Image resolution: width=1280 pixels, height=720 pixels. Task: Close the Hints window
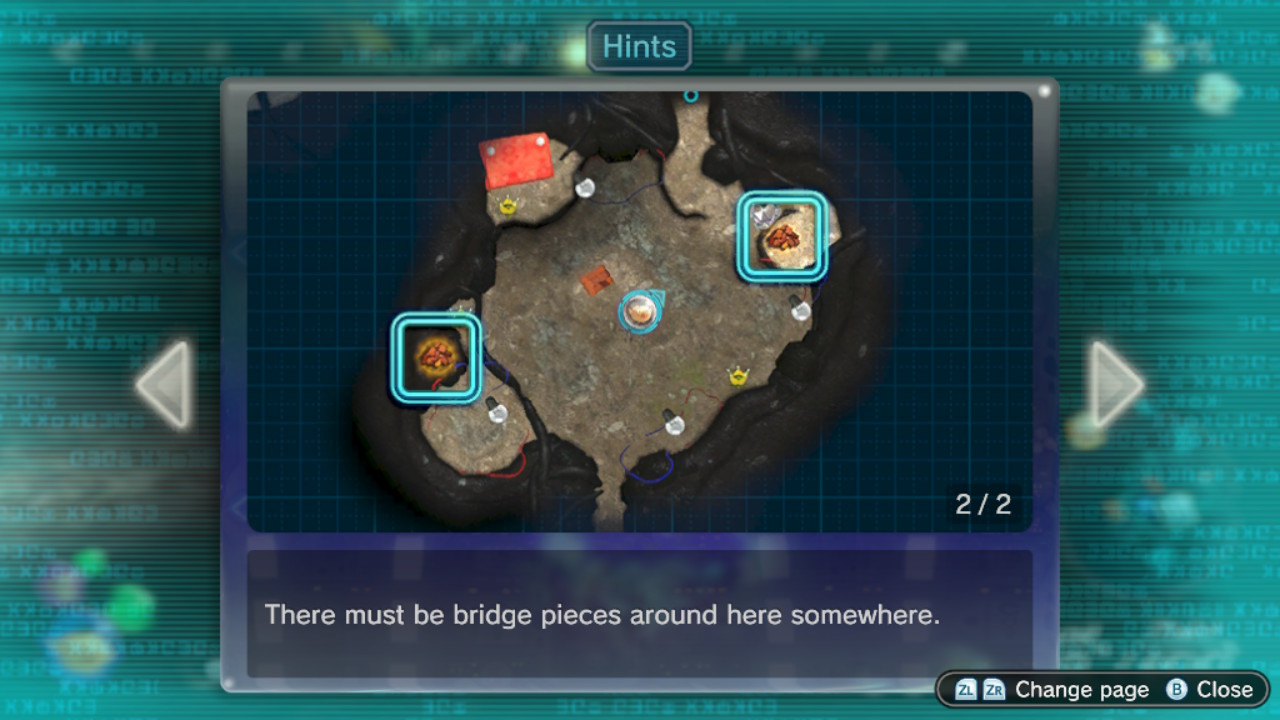pyautogui.click(x=1210, y=690)
